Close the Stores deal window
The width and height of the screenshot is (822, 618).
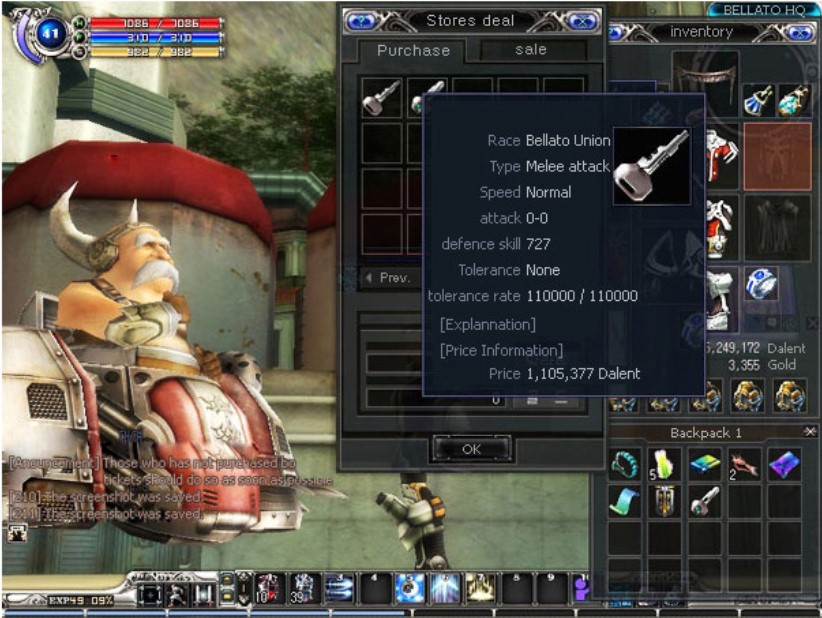(581, 20)
